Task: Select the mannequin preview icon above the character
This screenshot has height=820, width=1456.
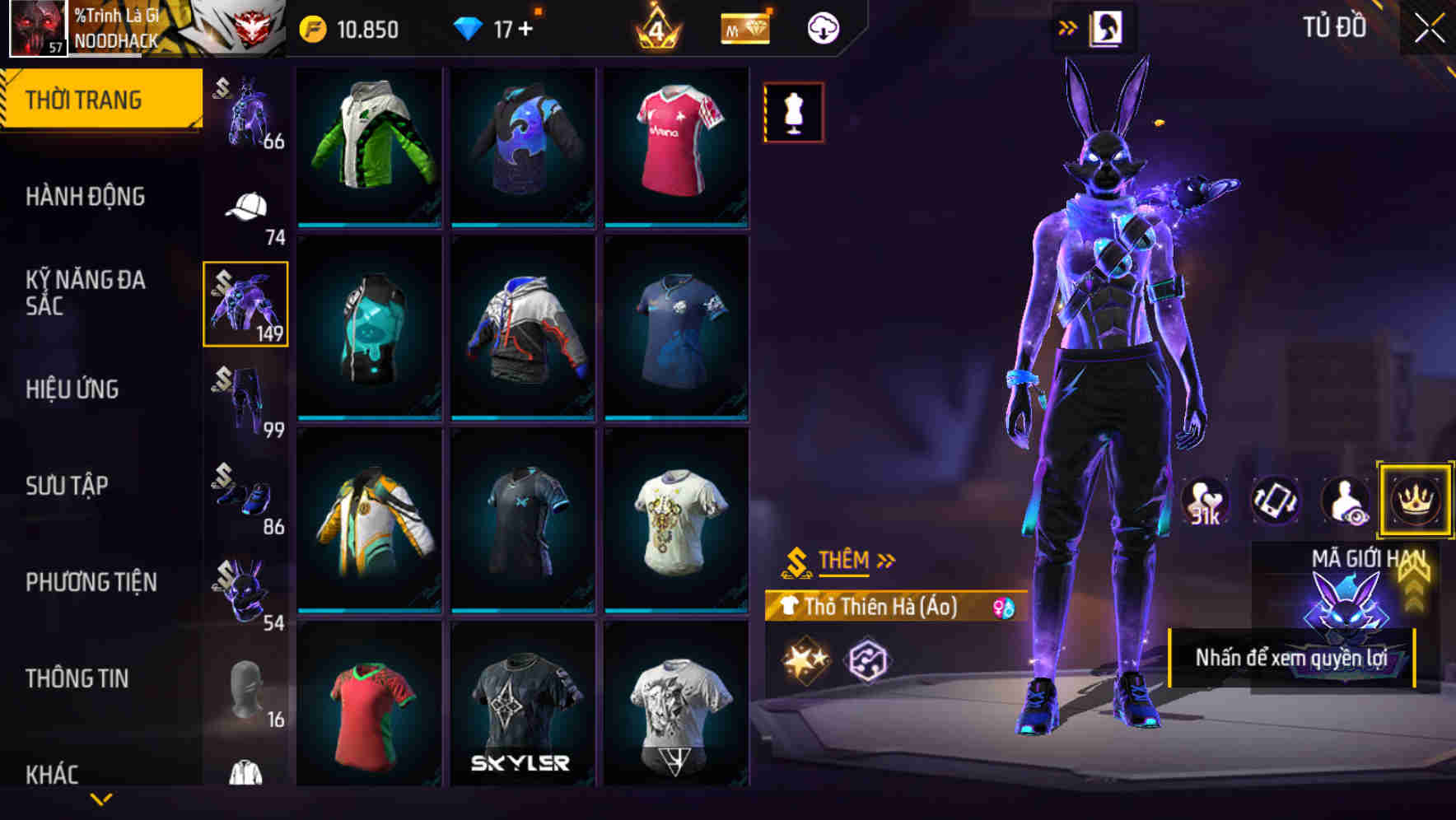Action: (793, 113)
